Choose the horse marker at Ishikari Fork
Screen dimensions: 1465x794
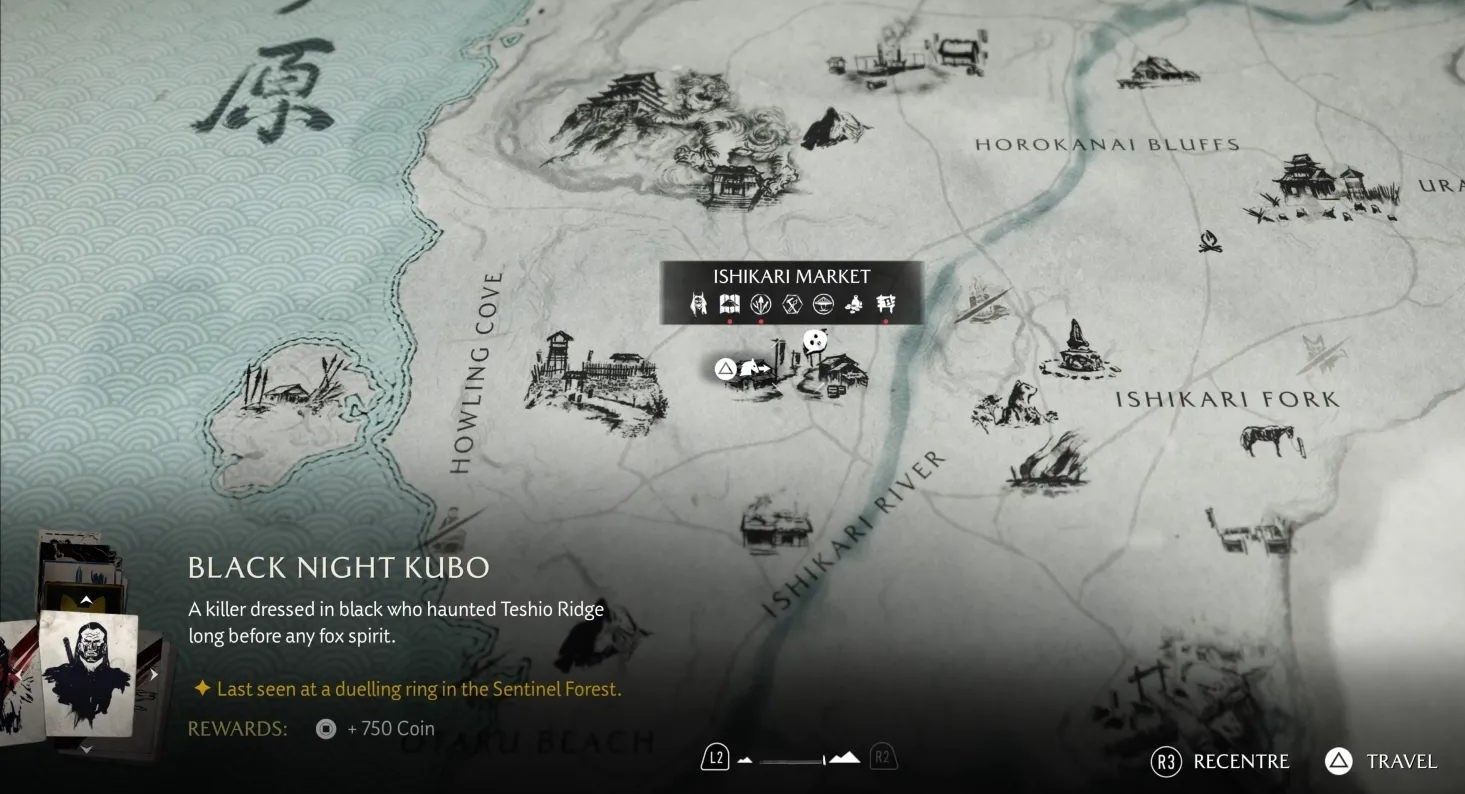(1267, 438)
